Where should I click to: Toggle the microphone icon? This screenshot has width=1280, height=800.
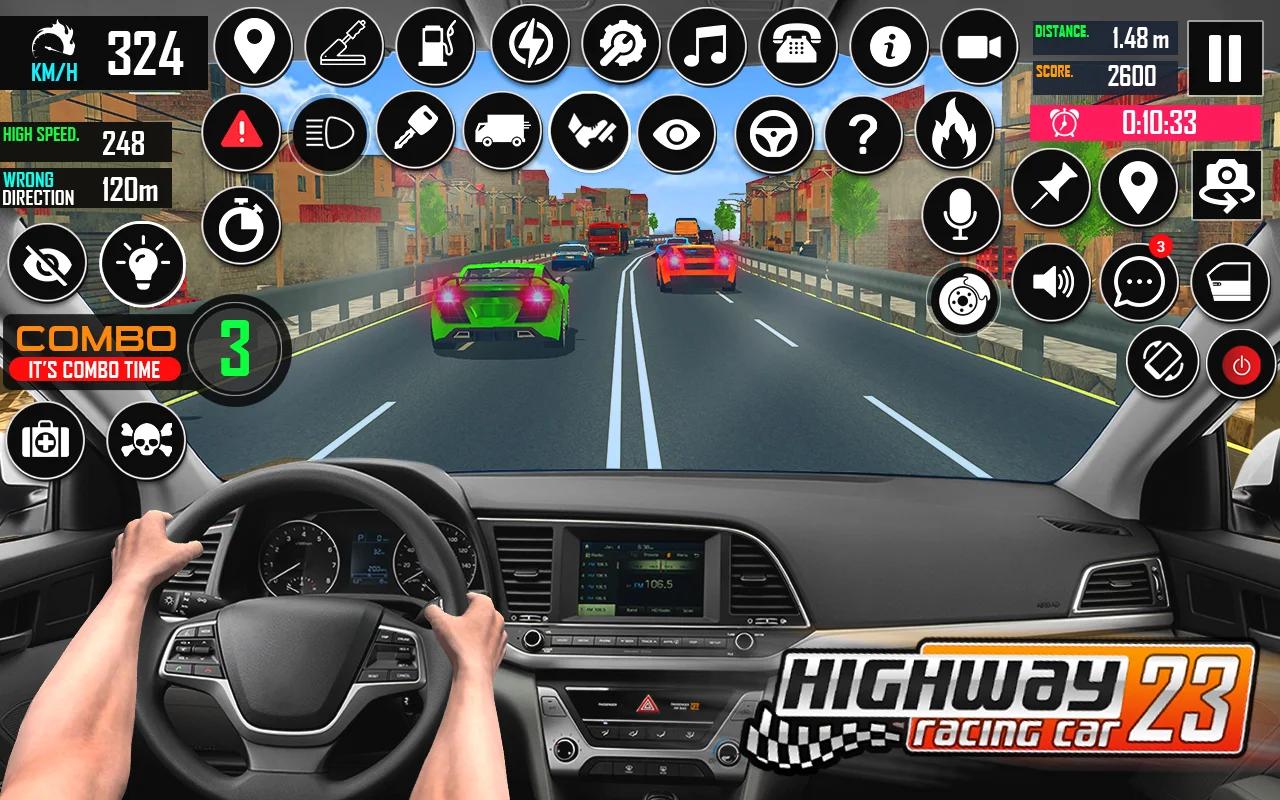963,213
